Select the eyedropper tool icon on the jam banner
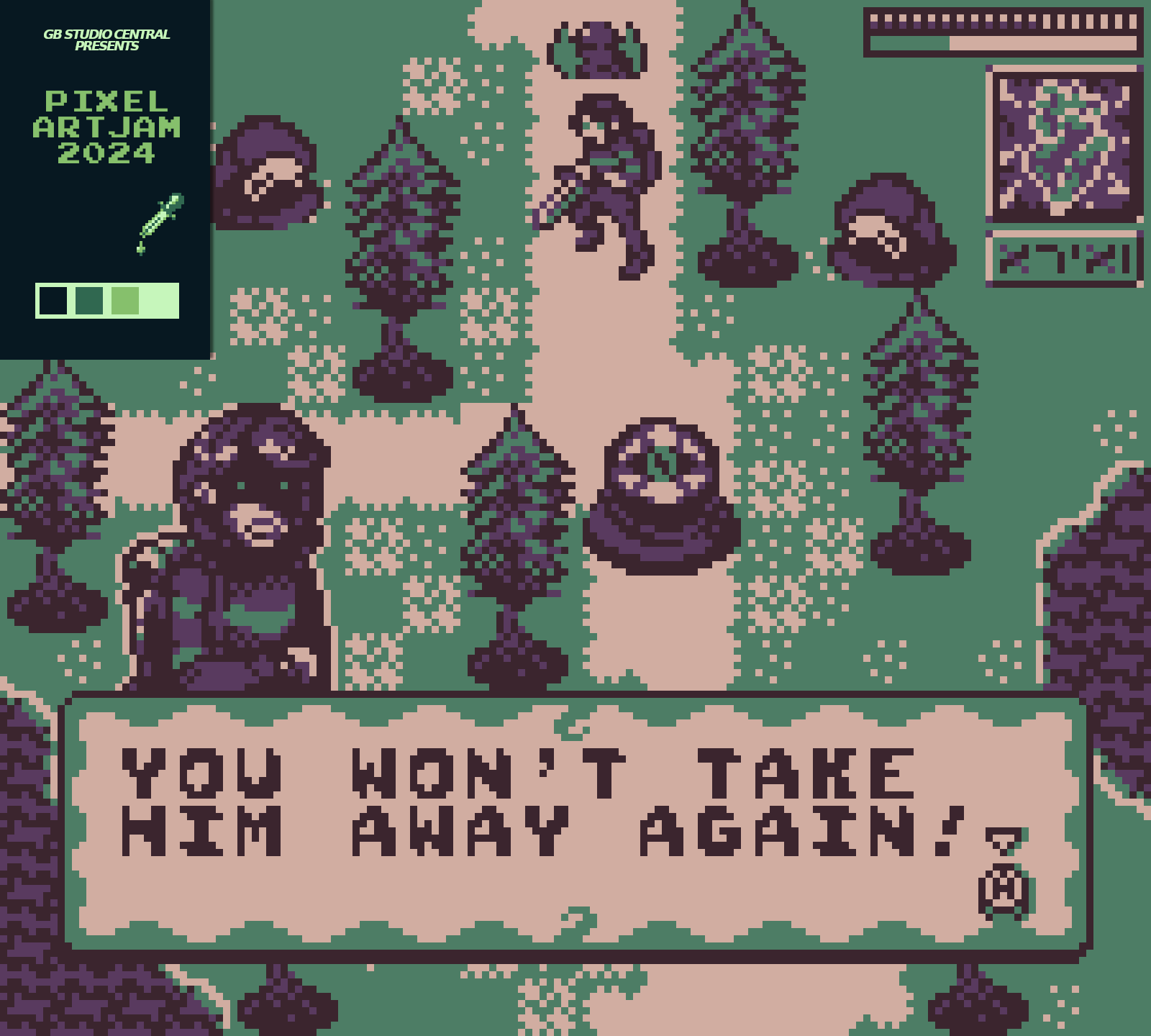 tap(158, 219)
